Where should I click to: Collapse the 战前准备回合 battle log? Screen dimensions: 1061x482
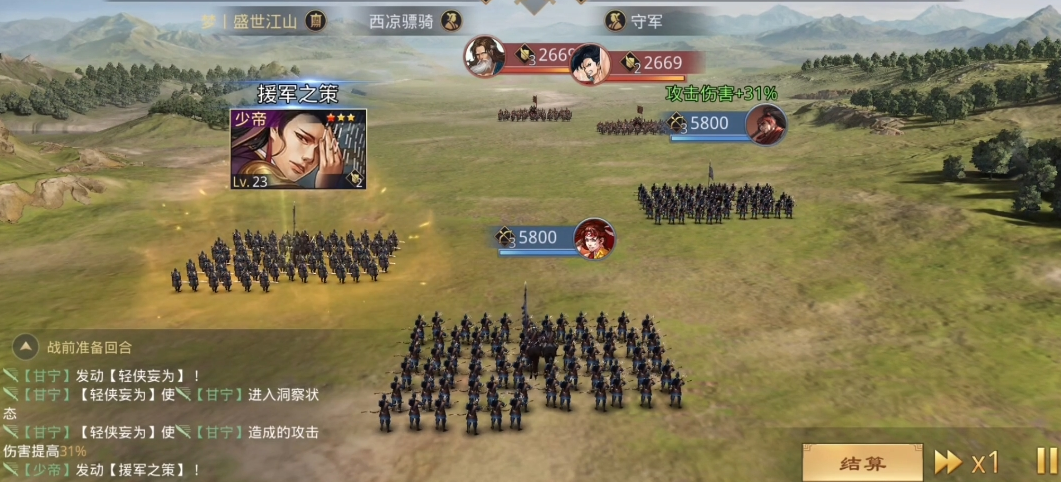tap(25, 347)
